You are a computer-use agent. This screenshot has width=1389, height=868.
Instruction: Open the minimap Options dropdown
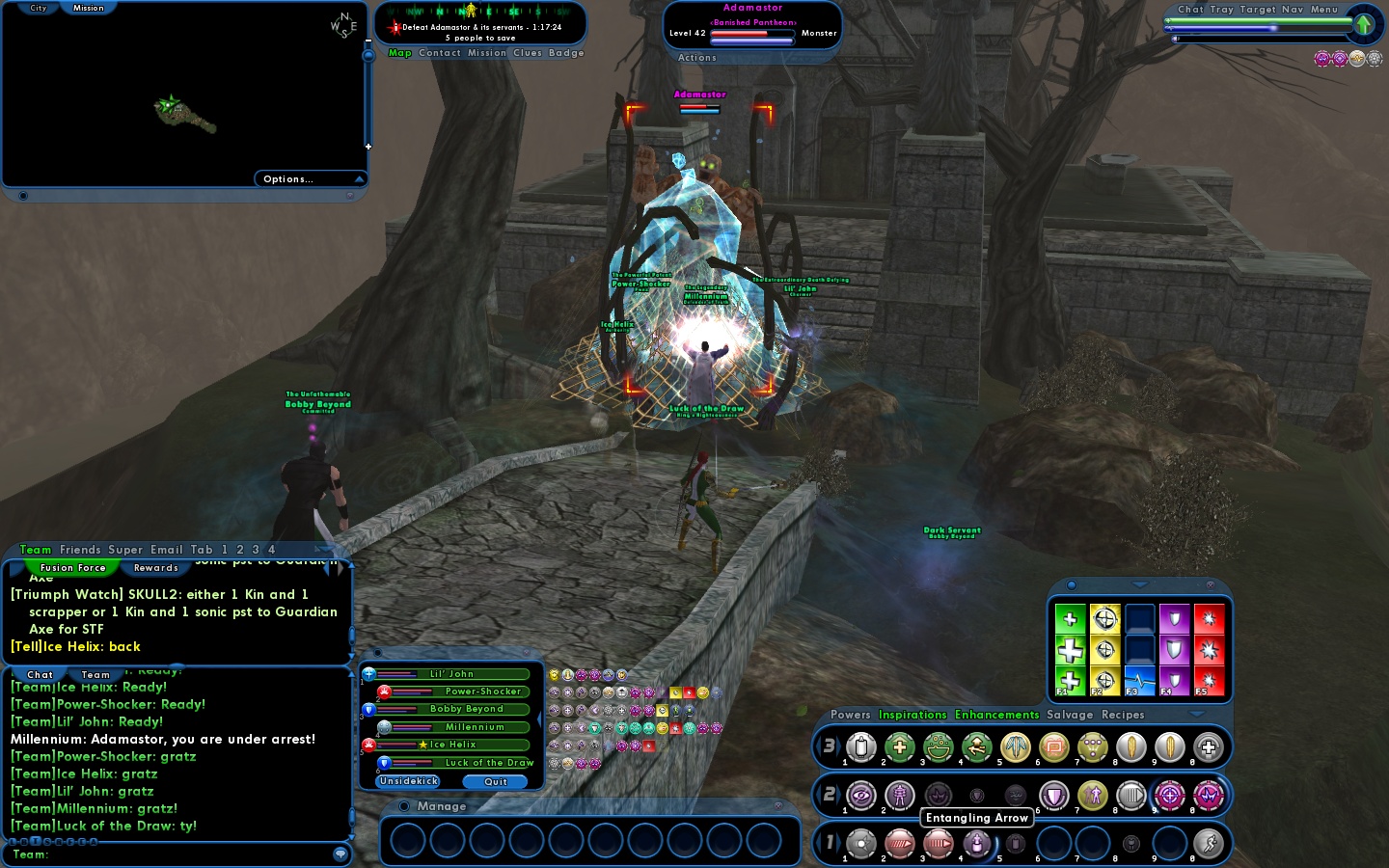pyautogui.click(x=286, y=178)
